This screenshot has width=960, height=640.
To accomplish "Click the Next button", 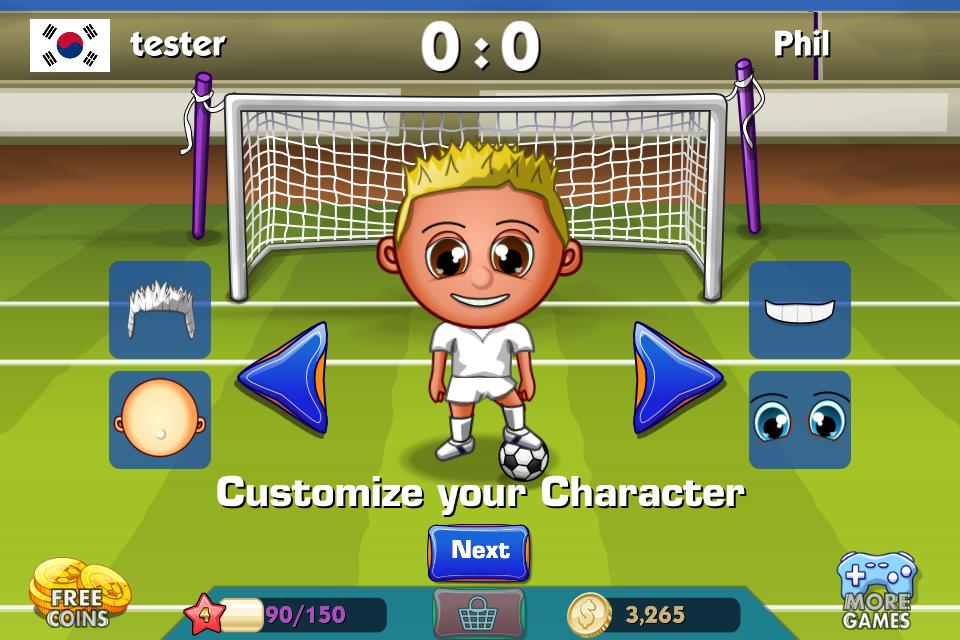I will (x=479, y=552).
